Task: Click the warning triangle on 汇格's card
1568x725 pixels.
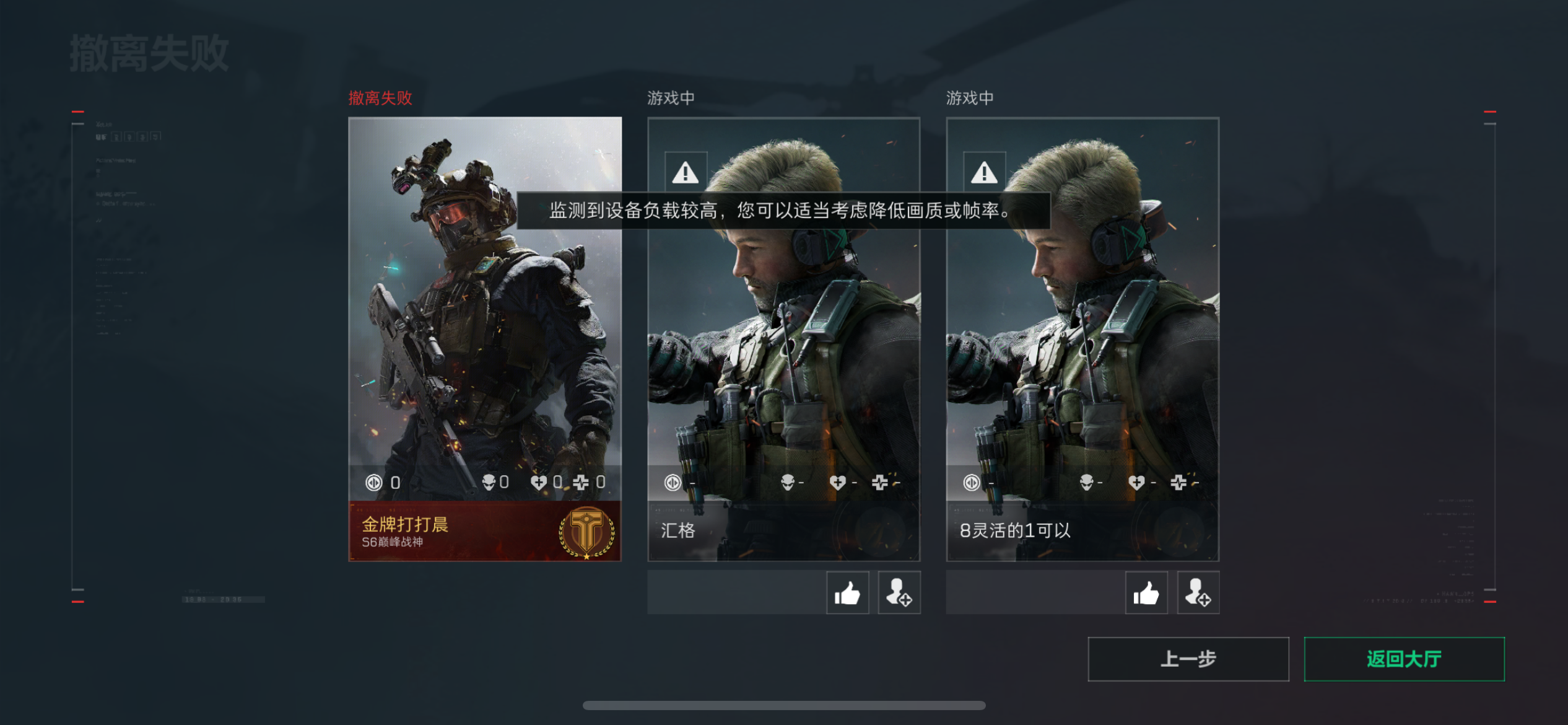Action: point(685,173)
